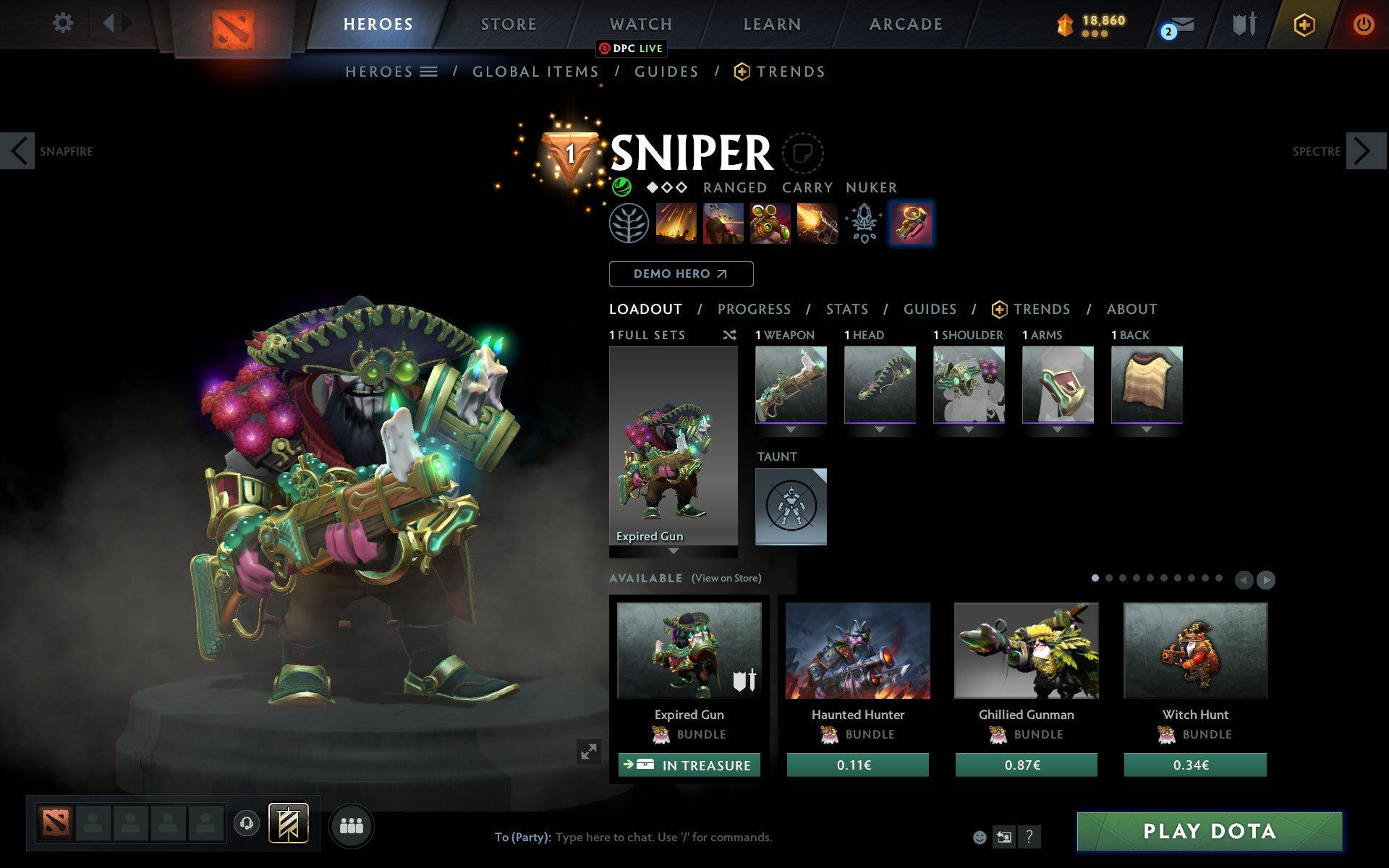
Task: Open the settings gear icon
Action: point(64,23)
